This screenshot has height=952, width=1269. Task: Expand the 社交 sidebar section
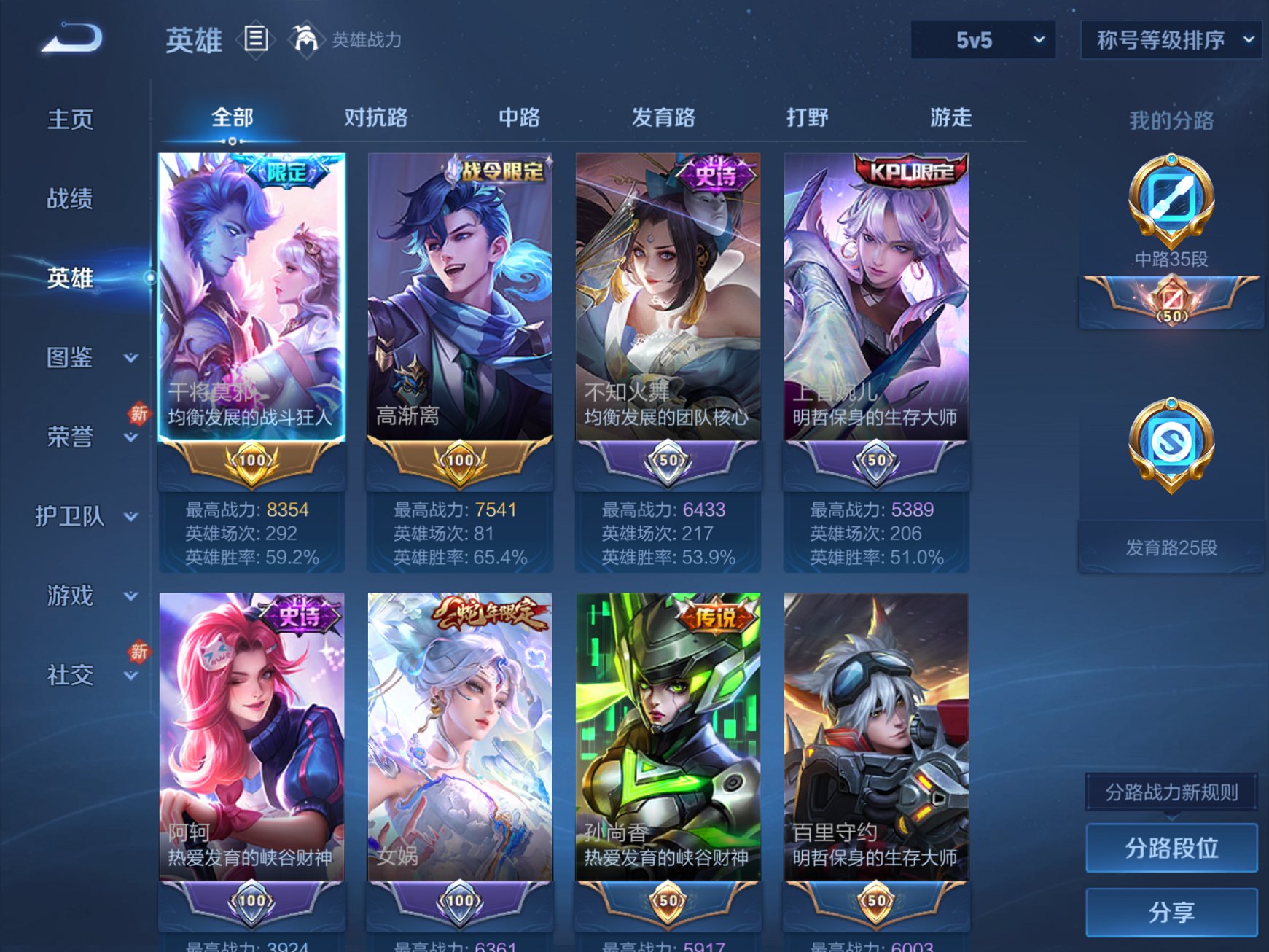69,676
